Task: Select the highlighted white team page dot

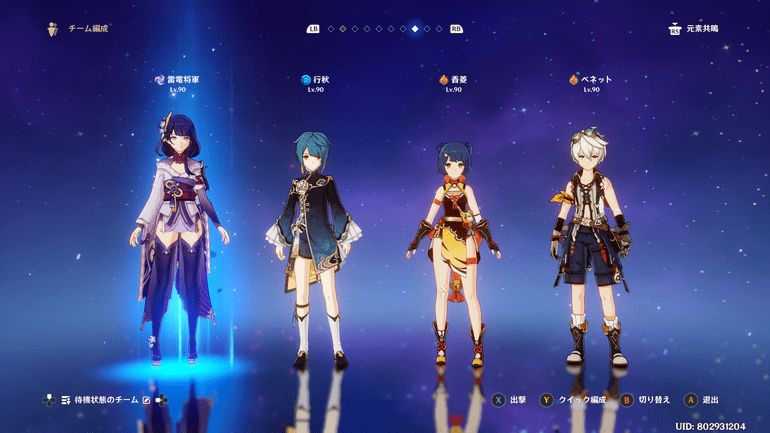Action: (x=415, y=29)
